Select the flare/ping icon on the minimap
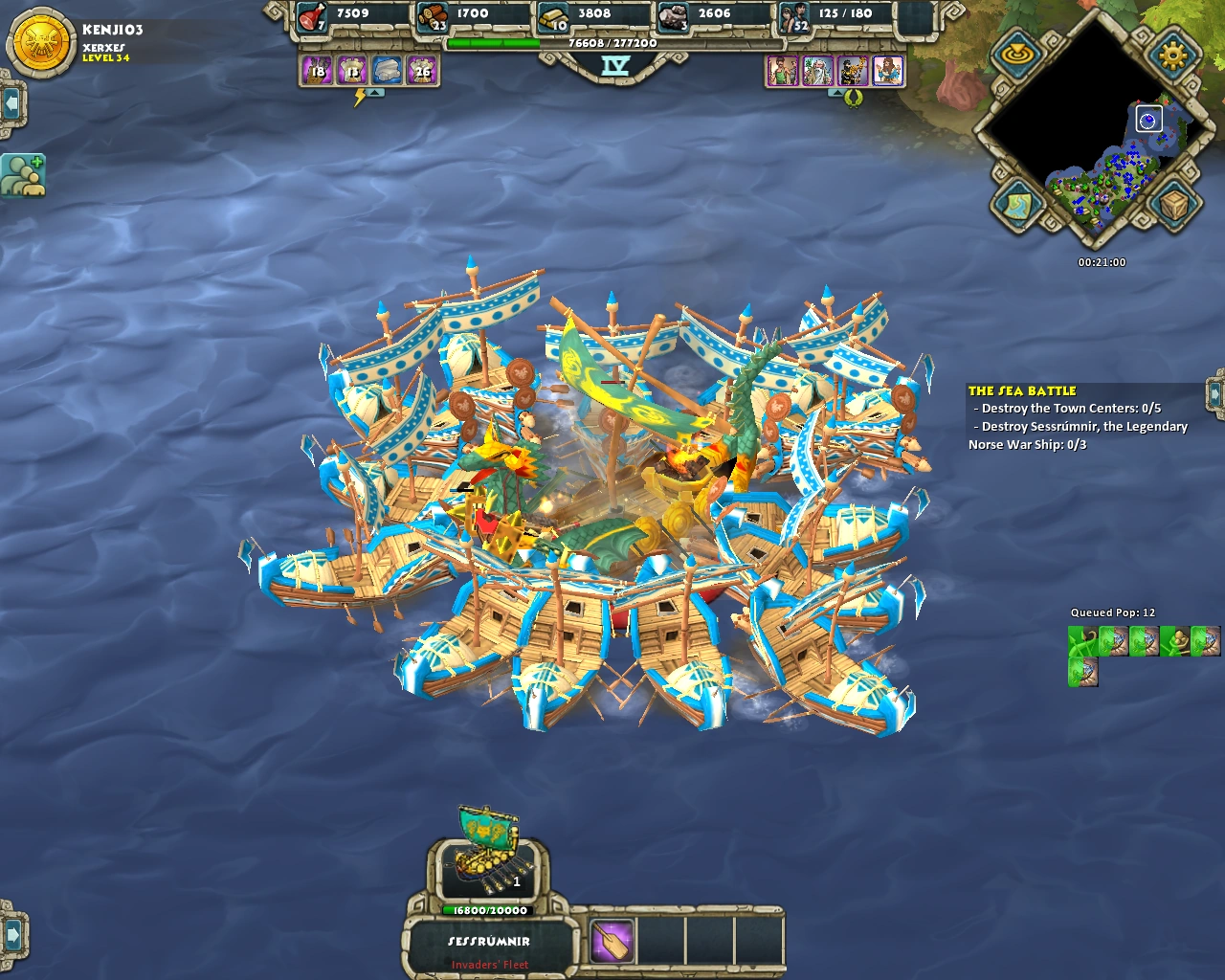 1018,53
